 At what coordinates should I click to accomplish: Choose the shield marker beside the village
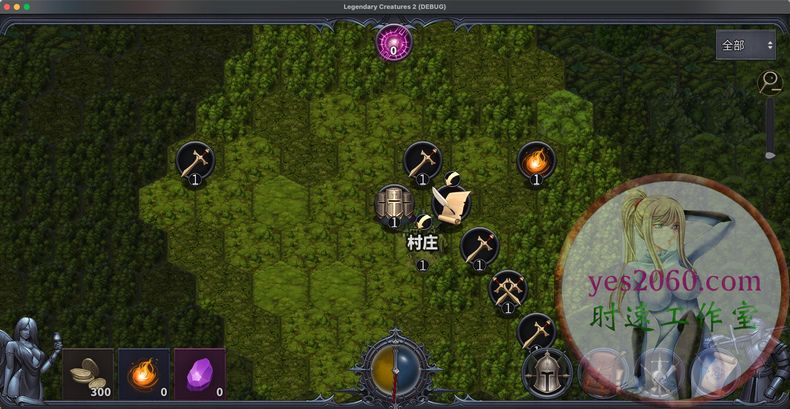[393, 203]
